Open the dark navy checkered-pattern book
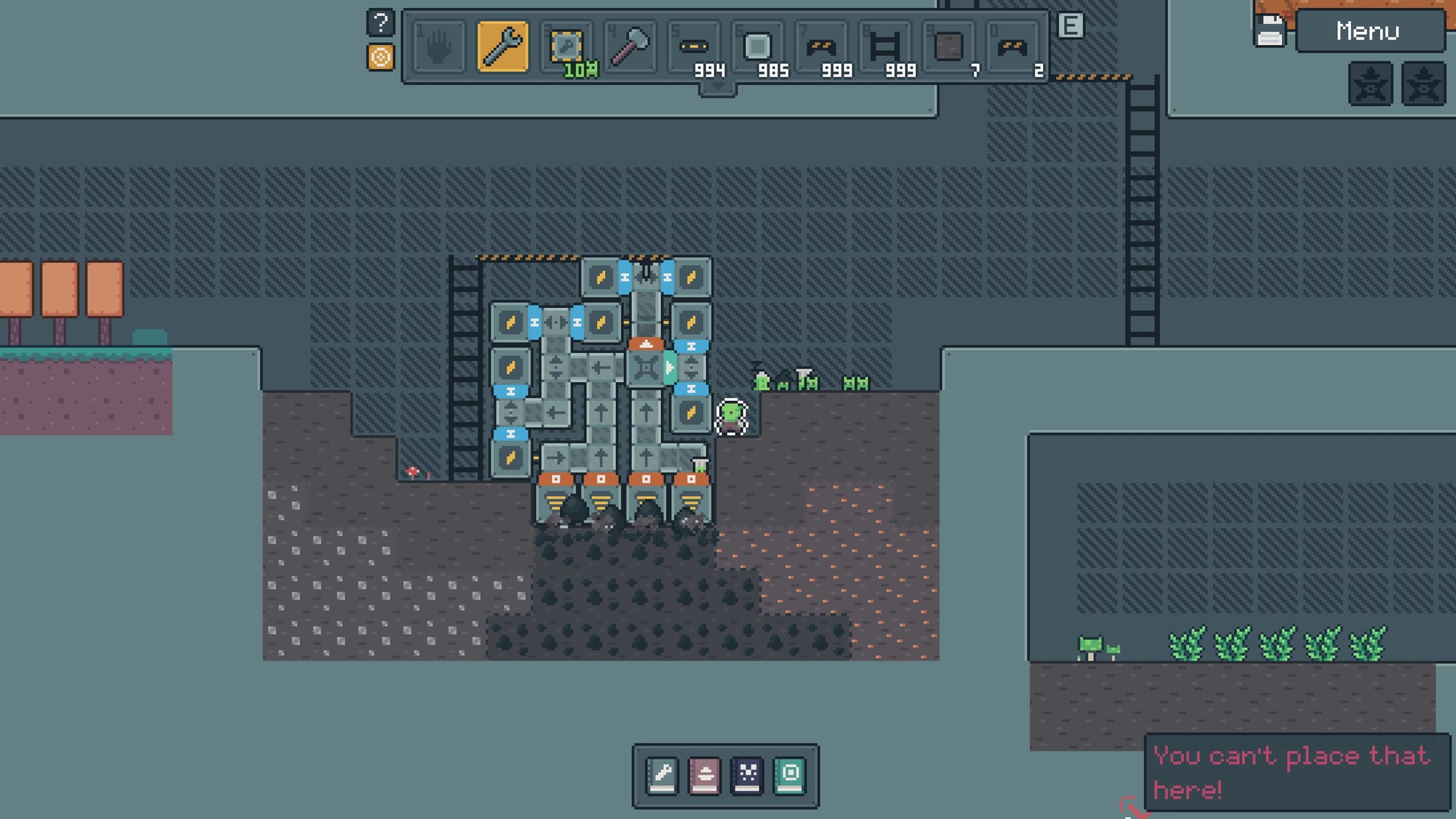 pyautogui.click(x=747, y=775)
